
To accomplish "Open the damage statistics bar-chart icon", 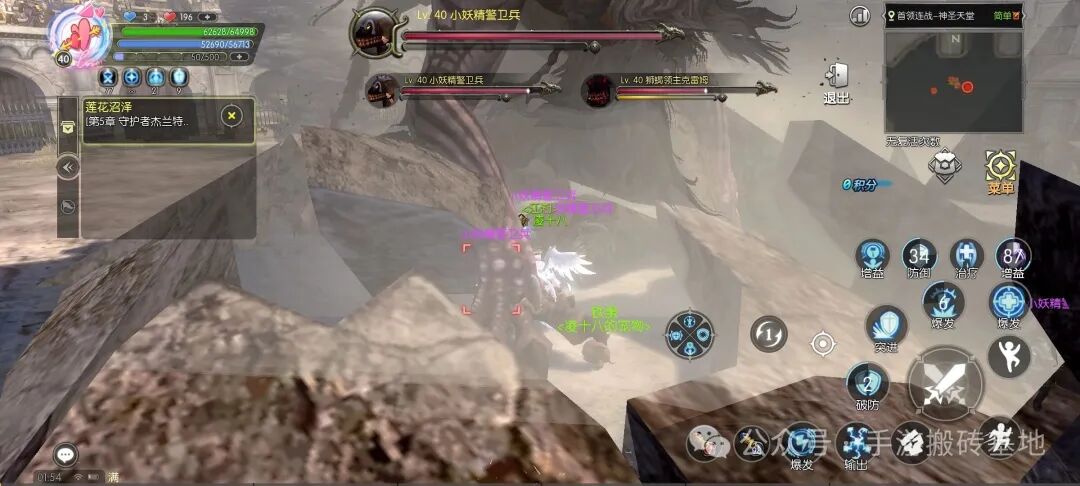I will (859, 16).
